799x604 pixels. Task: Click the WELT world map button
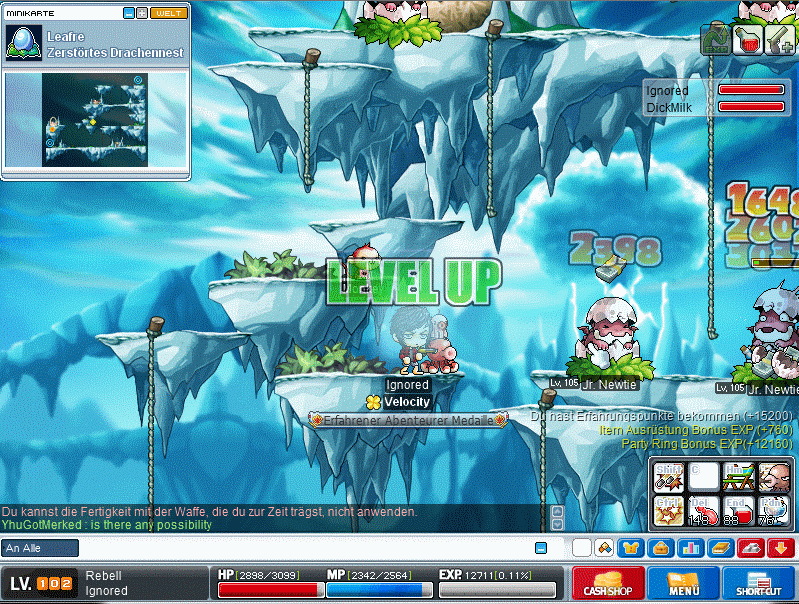(168, 13)
